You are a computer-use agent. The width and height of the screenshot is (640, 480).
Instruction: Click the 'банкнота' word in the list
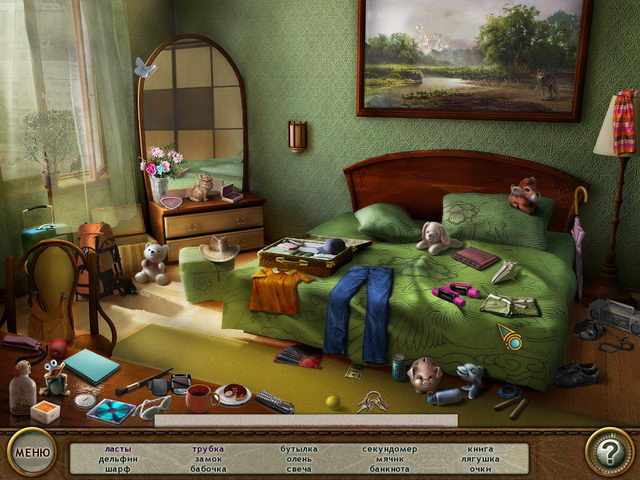click(x=389, y=468)
